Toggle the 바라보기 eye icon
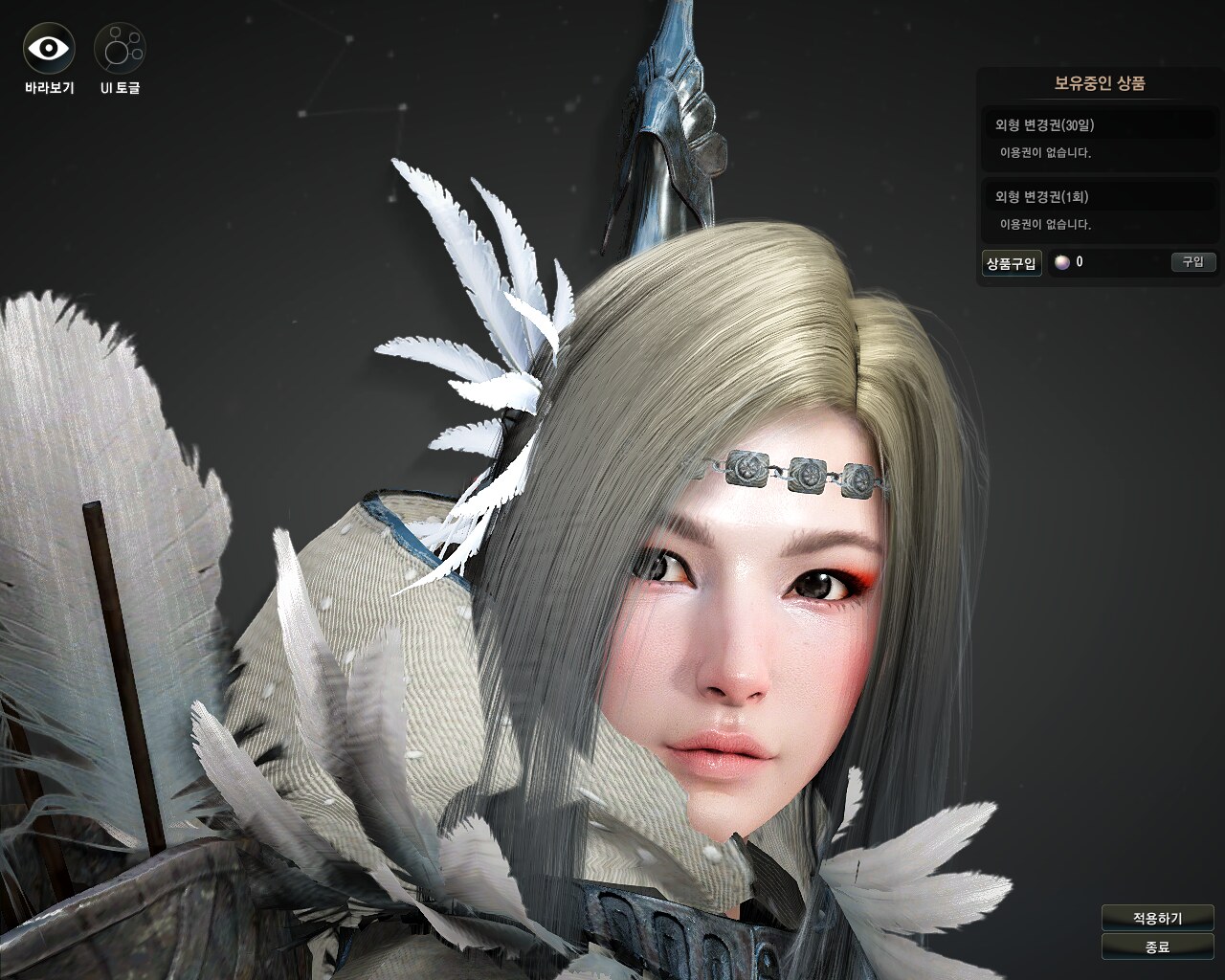Image resolution: width=1225 pixels, height=980 pixels. point(49,48)
